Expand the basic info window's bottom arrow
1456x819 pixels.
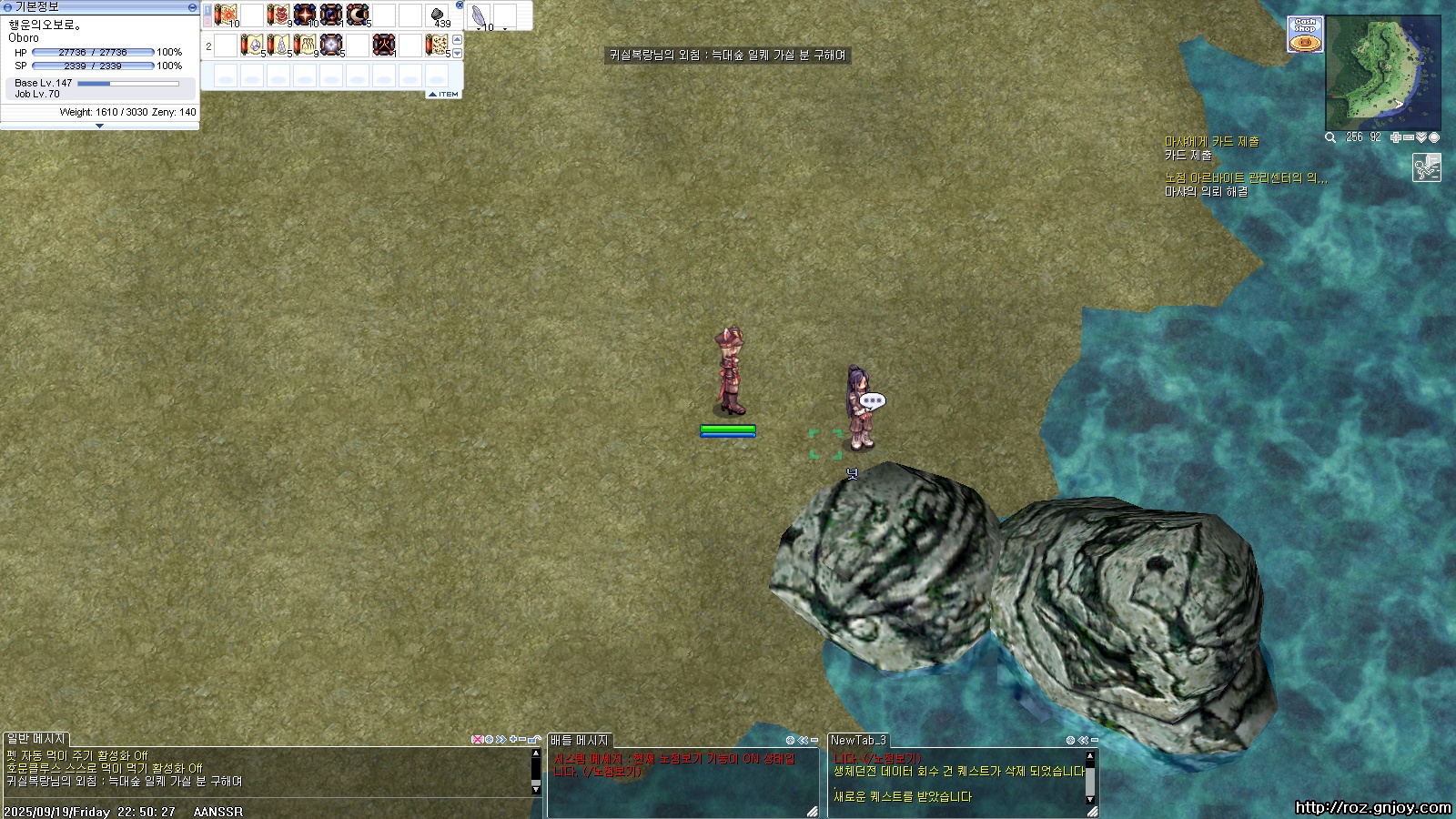pos(99,126)
